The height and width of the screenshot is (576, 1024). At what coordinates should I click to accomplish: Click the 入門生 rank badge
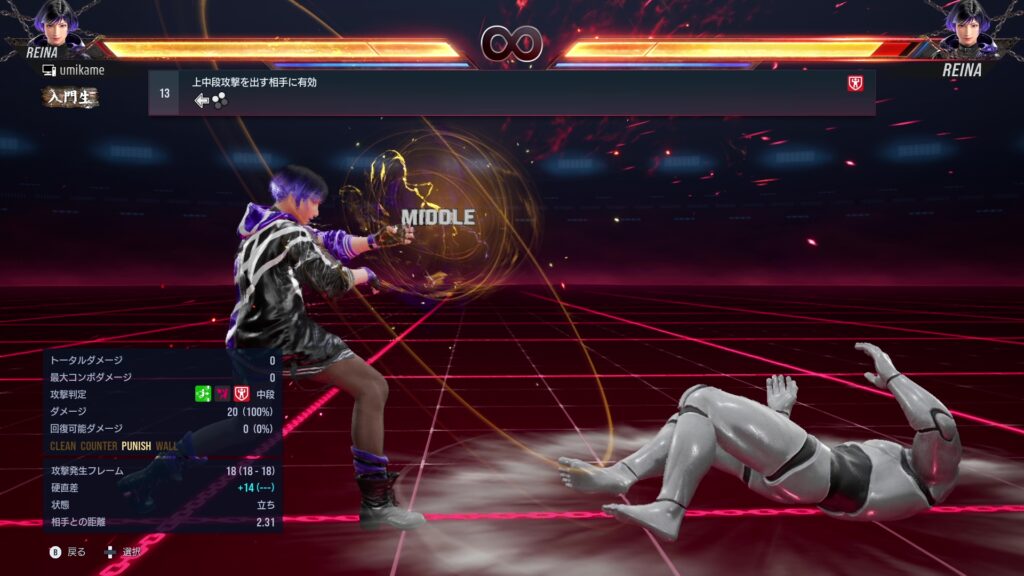click(x=69, y=97)
